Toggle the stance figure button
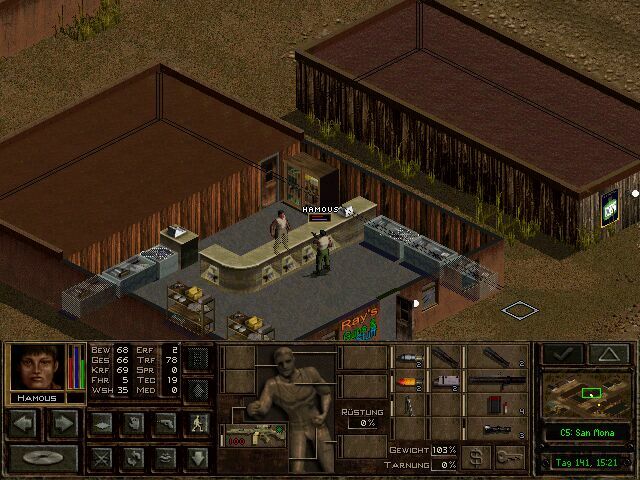The height and width of the screenshot is (480, 640). (199, 424)
